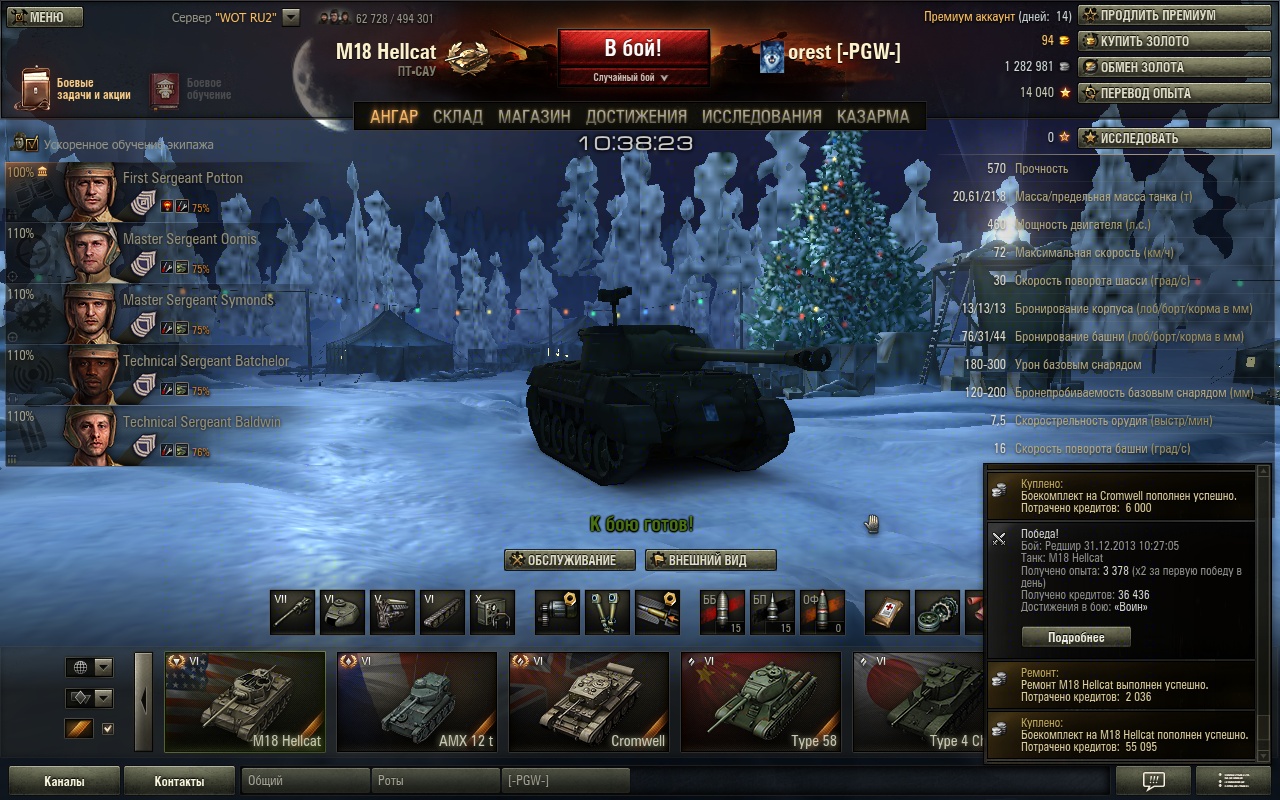This screenshot has width=1280, height=800.
Task: Select the Type 58 tank card
Action: 761,701
